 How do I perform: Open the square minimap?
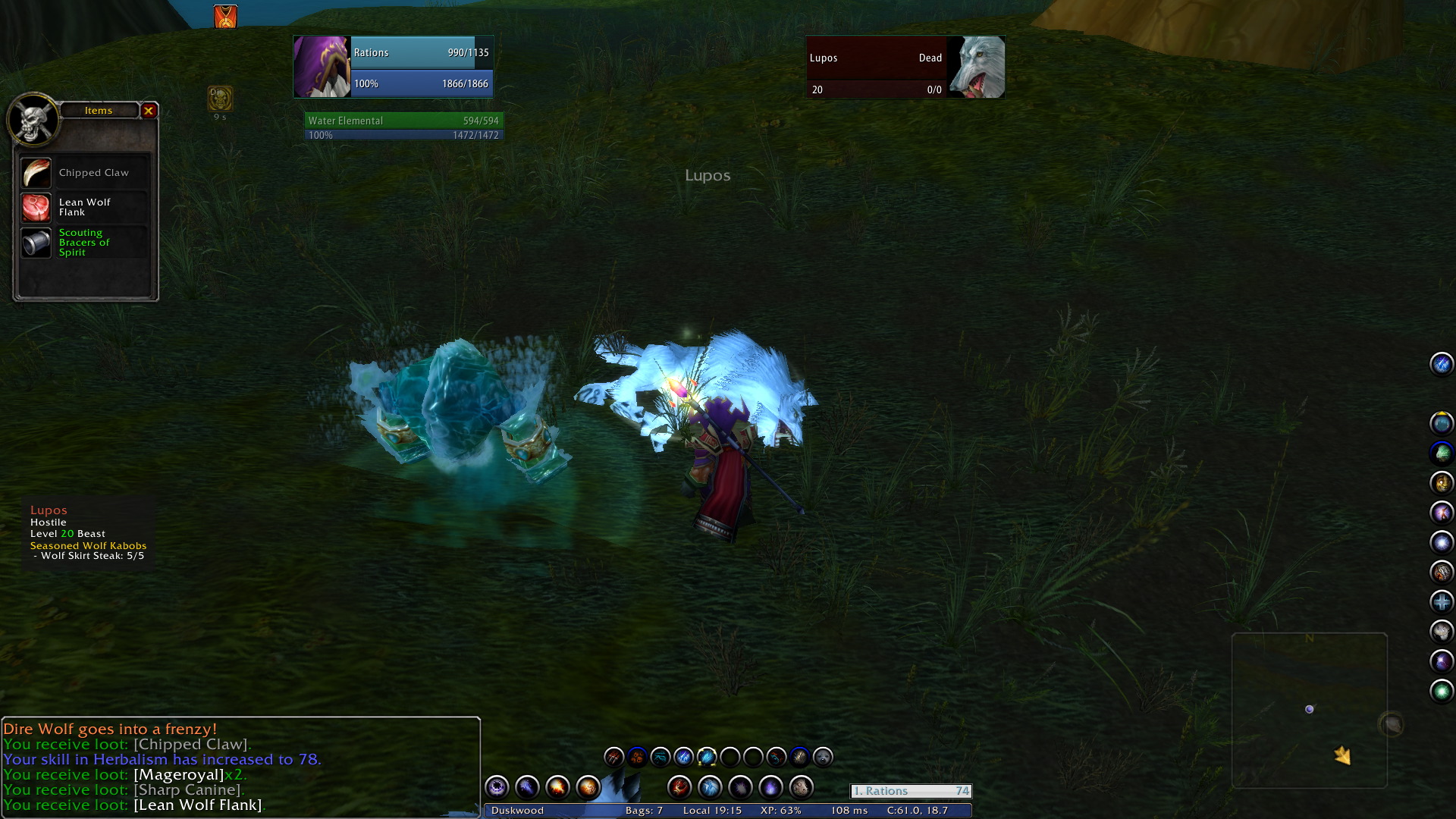click(1309, 710)
